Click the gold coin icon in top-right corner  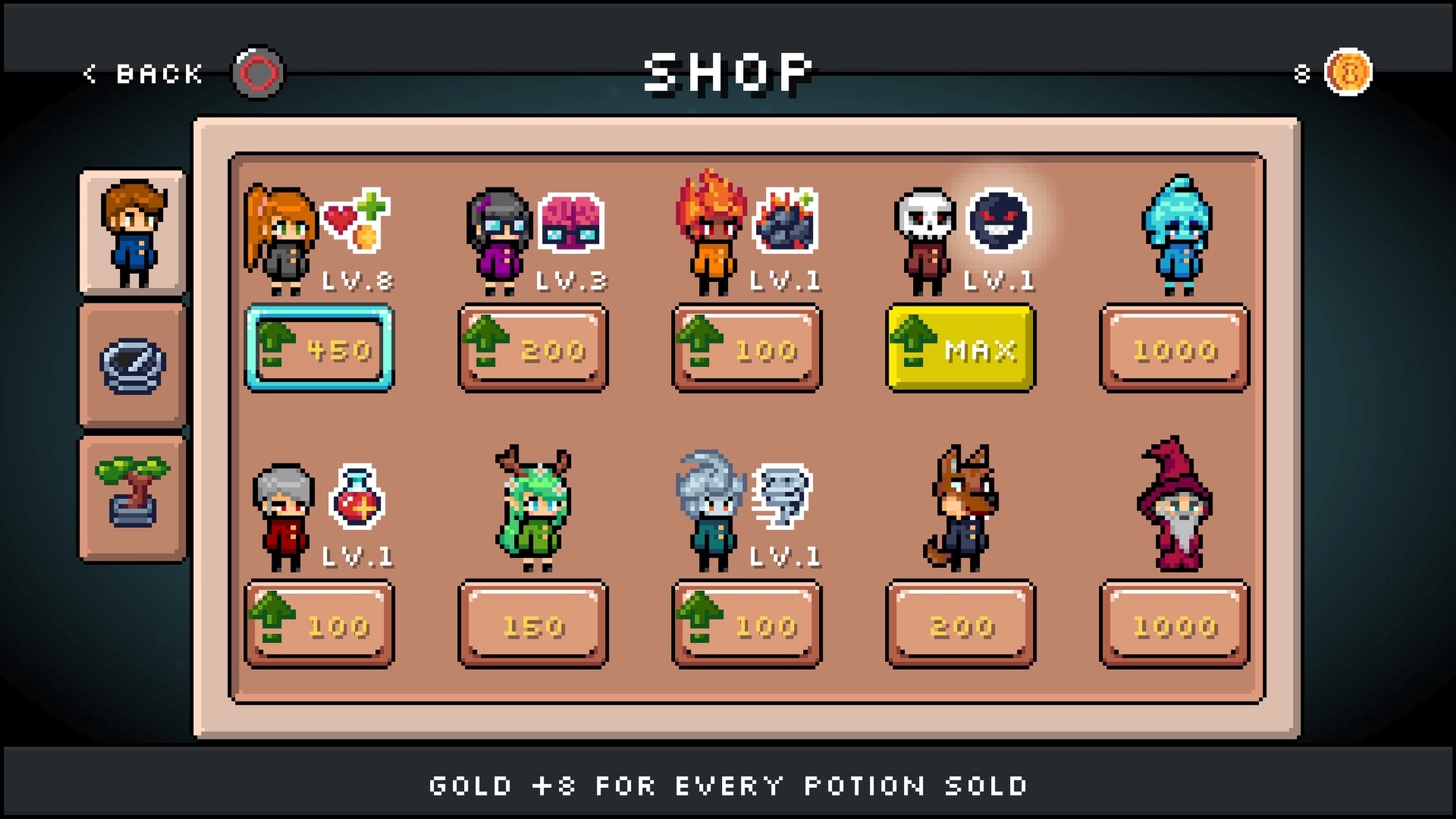pyautogui.click(x=1348, y=74)
